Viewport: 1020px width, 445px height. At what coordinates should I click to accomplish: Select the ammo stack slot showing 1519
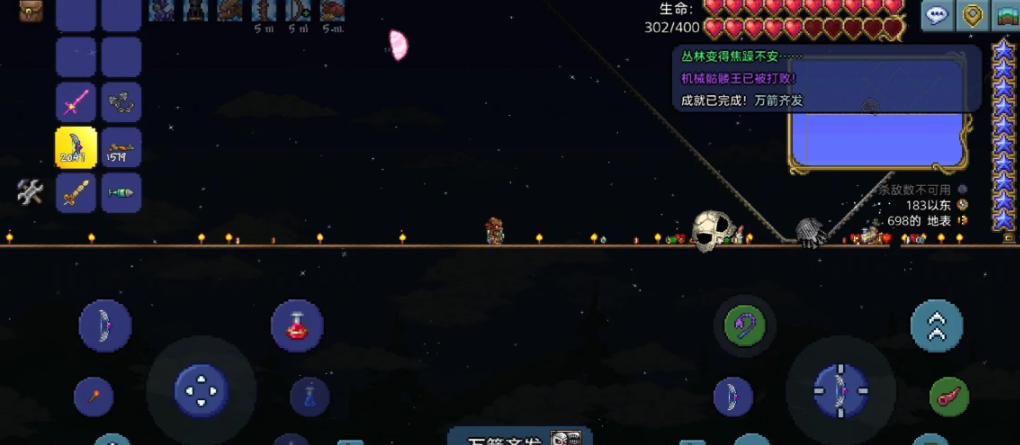point(121,147)
